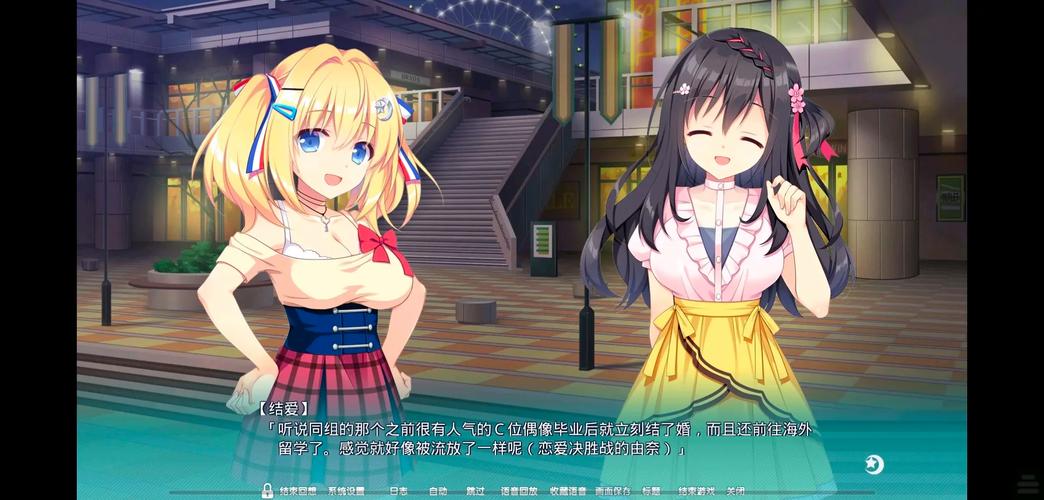Skip dialogue with the 跳过 button
The image size is (1044, 500).
[475, 492]
